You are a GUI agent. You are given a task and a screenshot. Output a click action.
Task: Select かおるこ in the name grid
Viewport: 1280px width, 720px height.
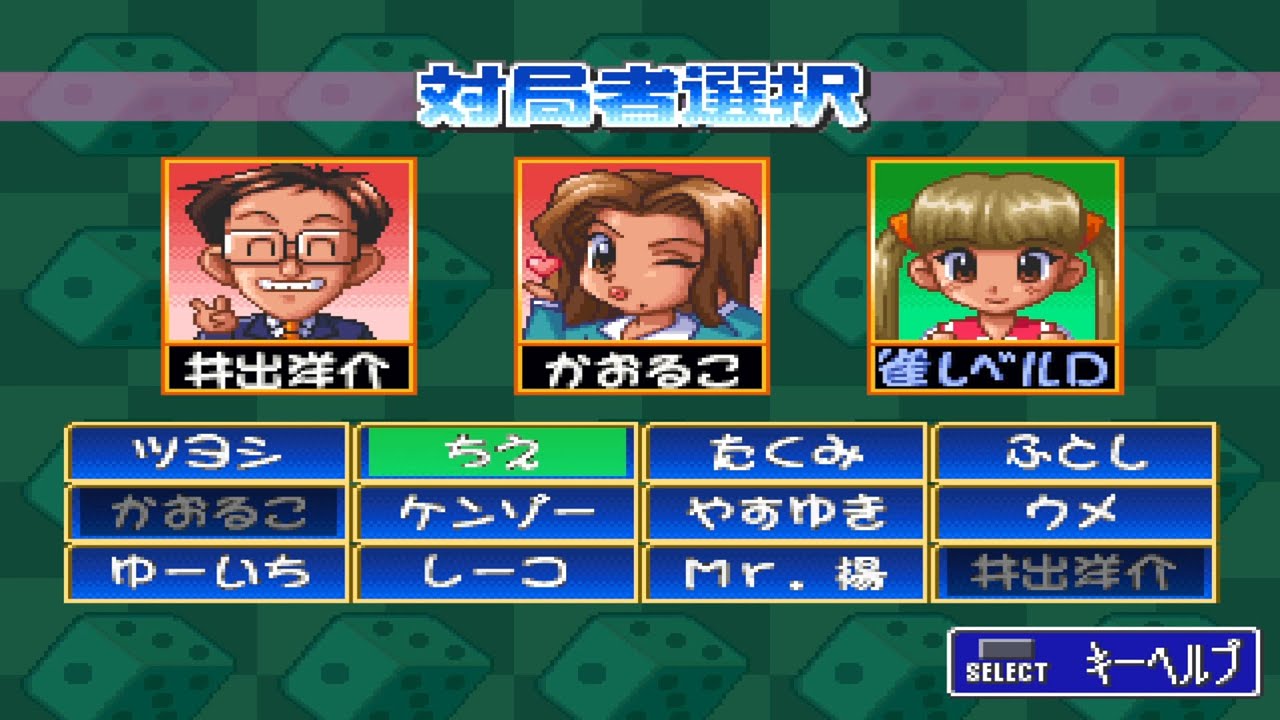205,512
